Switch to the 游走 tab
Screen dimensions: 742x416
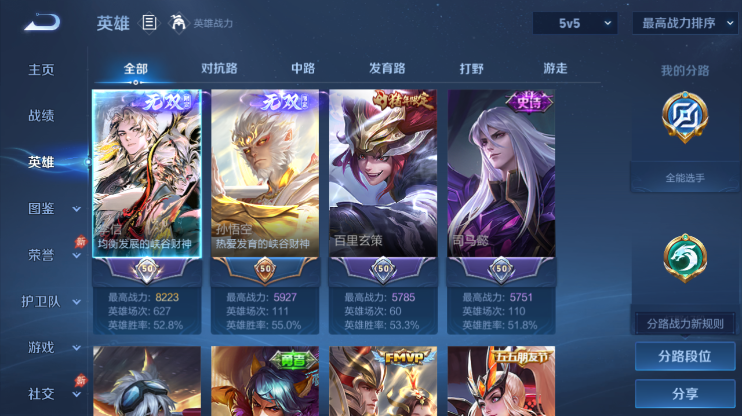[555, 69]
